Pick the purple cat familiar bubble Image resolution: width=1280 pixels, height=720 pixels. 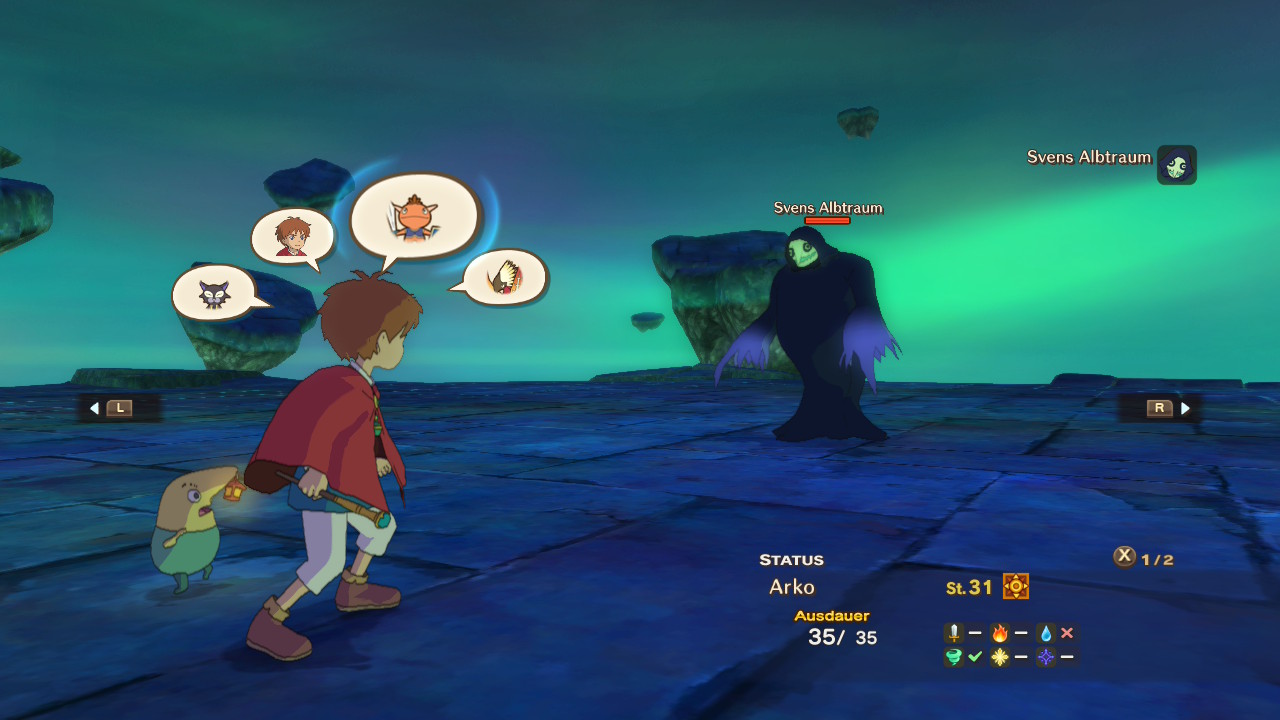(214, 293)
